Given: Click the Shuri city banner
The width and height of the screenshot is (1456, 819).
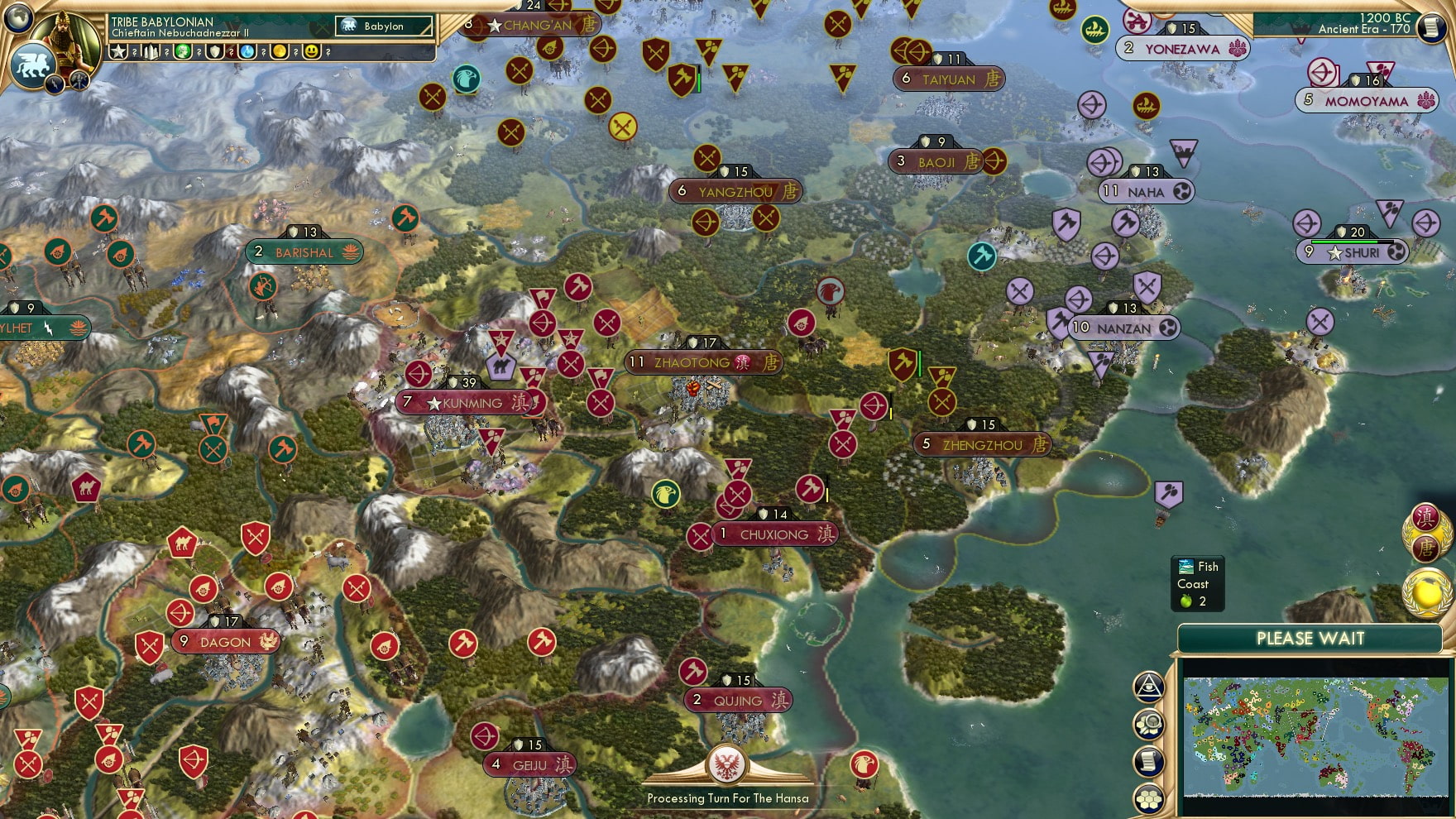Looking at the screenshot, I should [1354, 252].
